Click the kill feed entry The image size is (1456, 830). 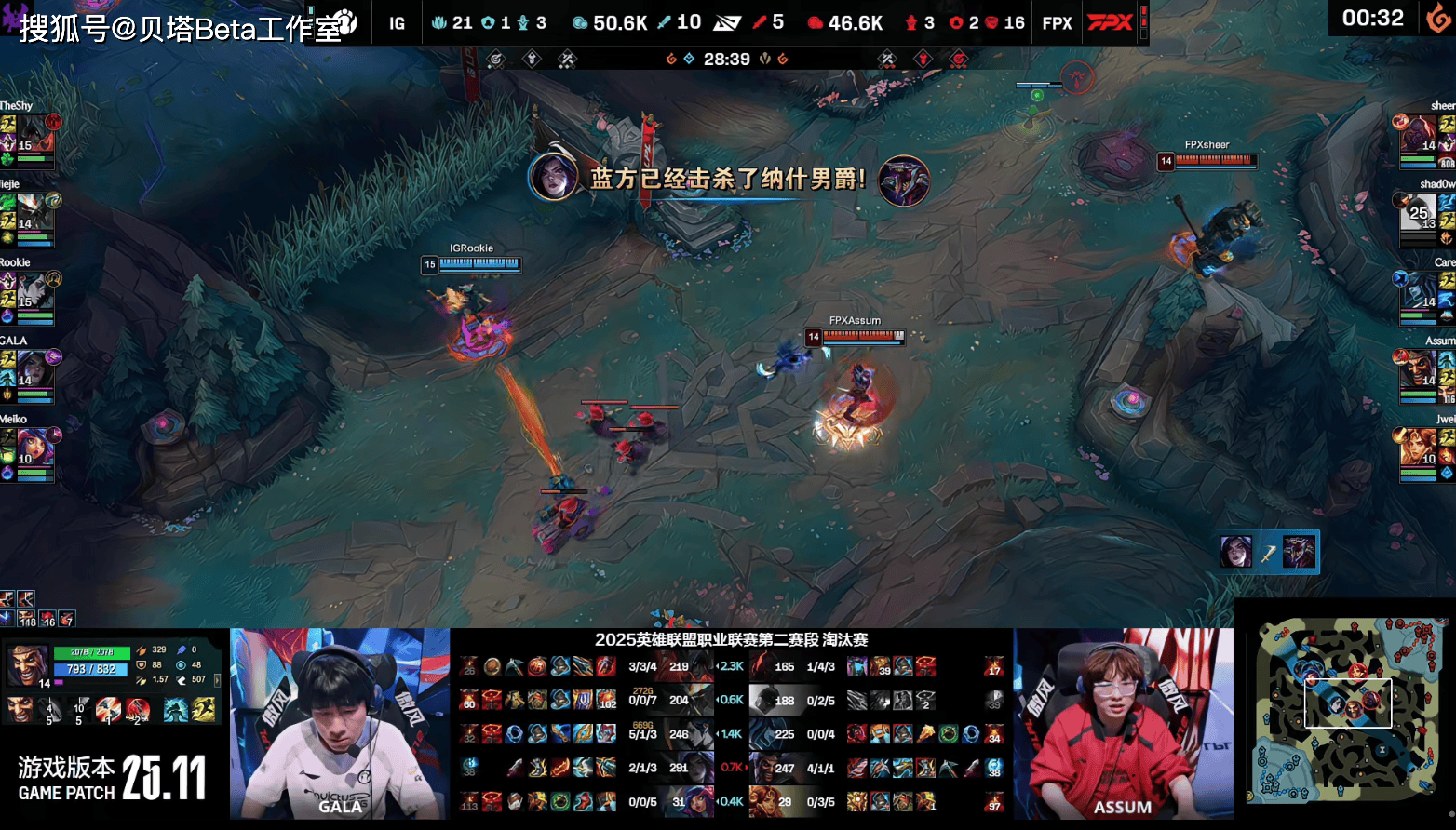click(1268, 552)
